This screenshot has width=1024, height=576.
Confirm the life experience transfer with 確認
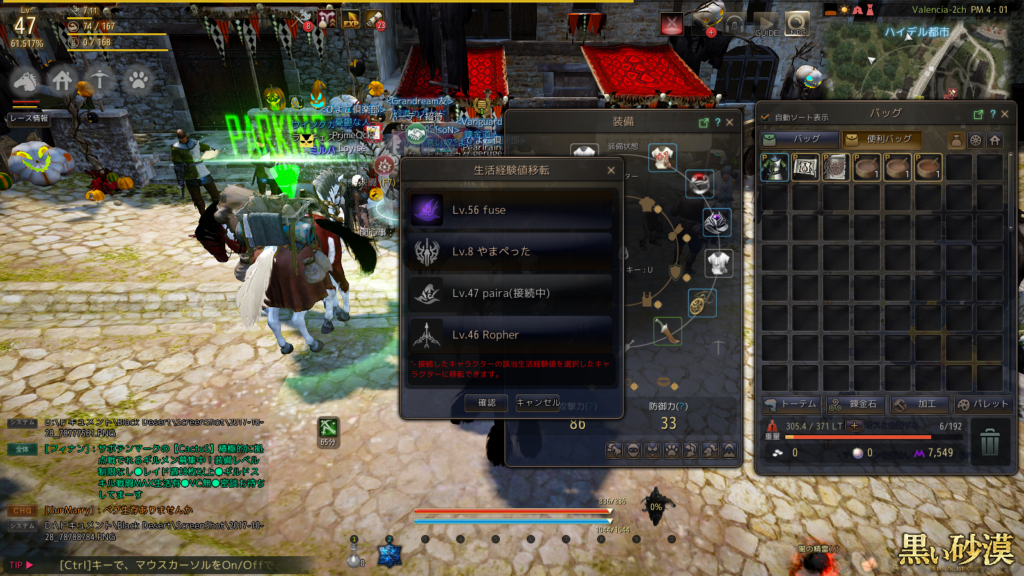click(x=486, y=403)
